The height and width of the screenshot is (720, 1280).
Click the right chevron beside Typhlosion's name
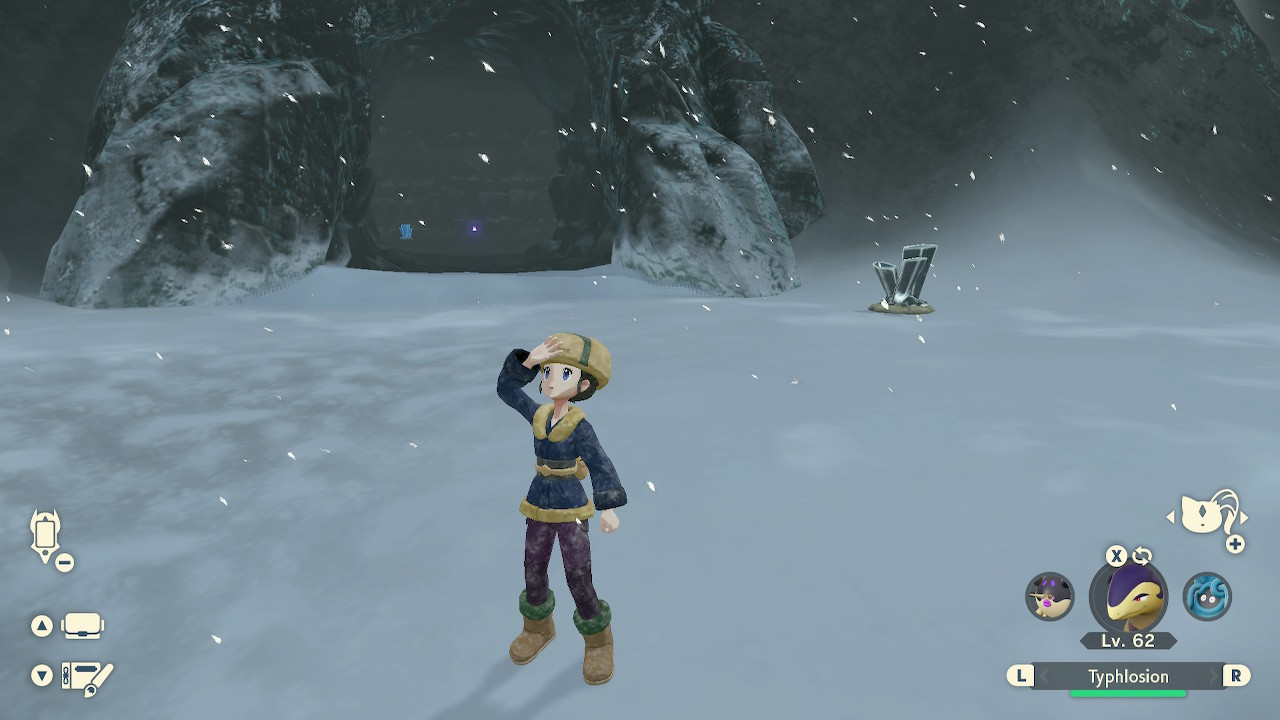pos(1213,675)
